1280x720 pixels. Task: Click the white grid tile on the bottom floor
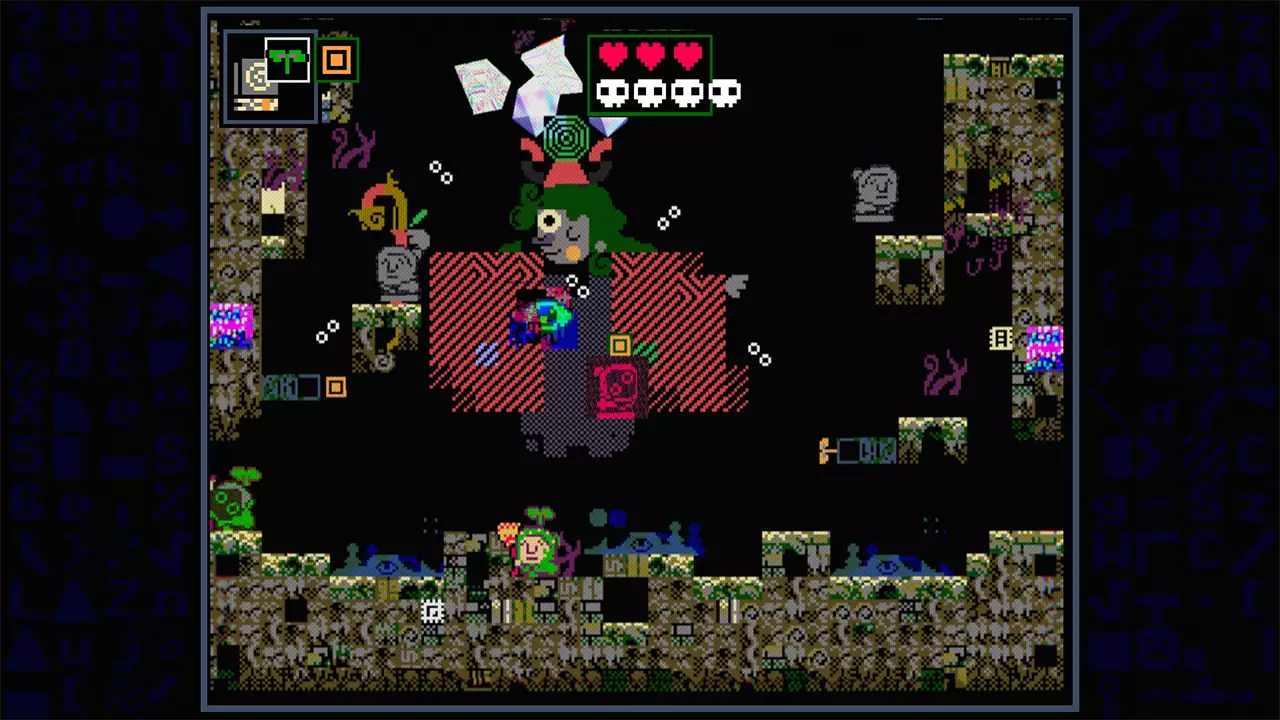tap(432, 610)
